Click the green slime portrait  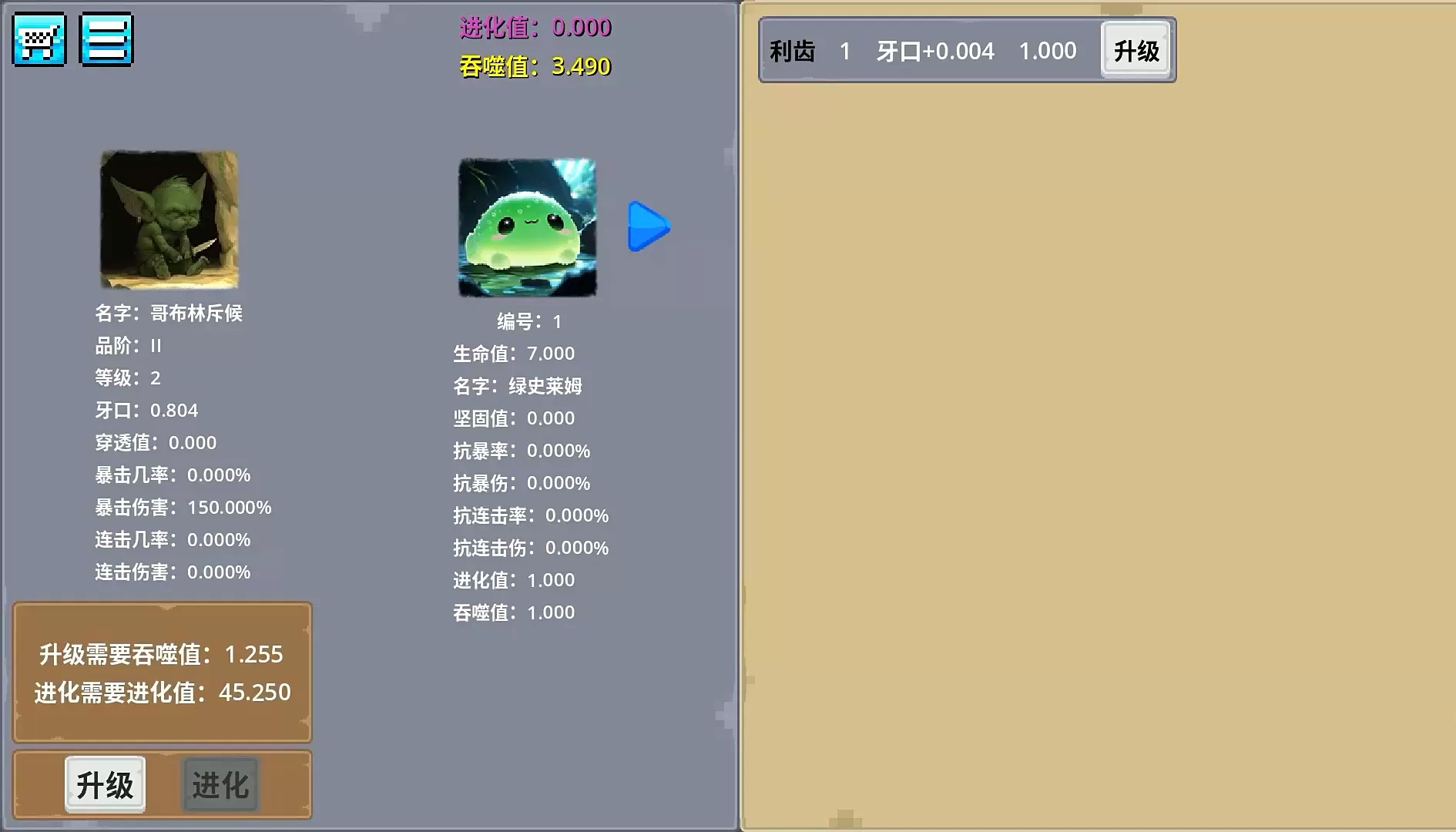coord(528,226)
